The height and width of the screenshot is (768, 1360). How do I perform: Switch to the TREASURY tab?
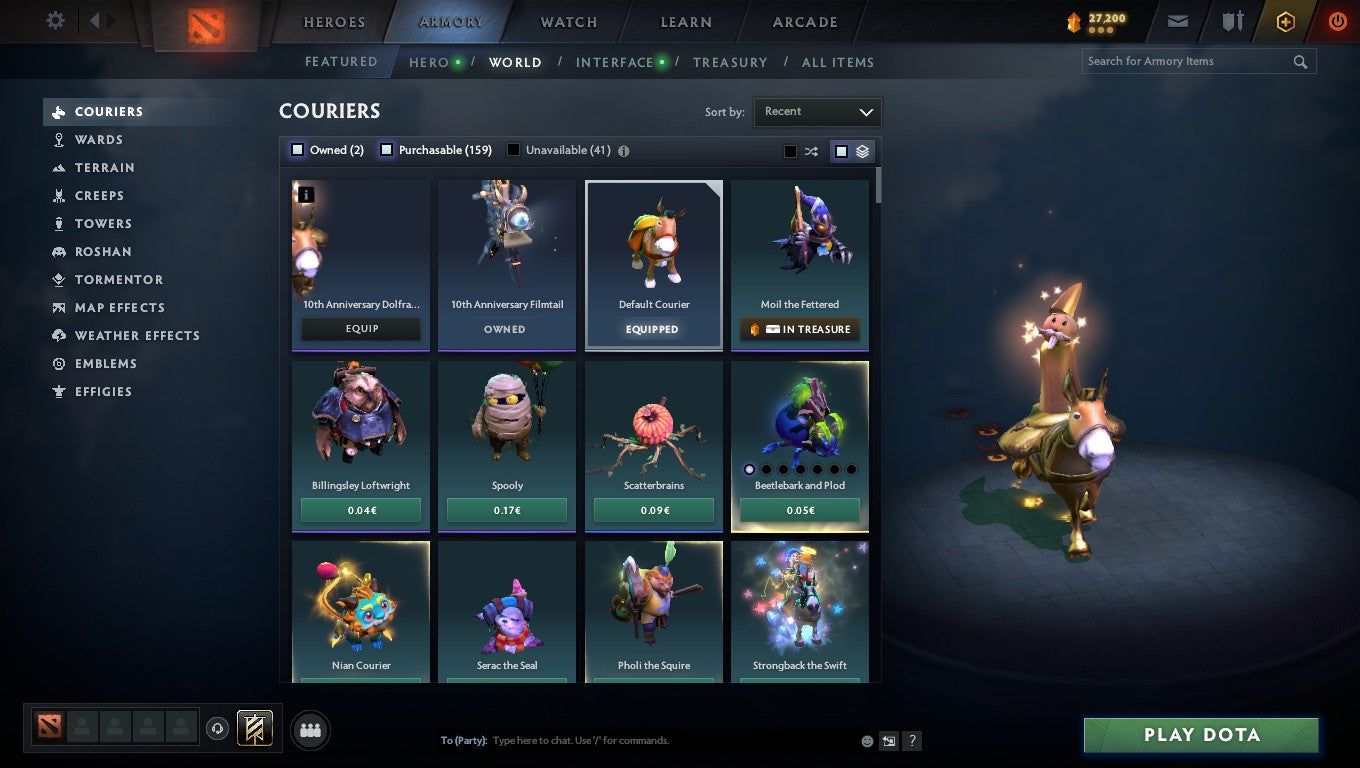pos(730,62)
